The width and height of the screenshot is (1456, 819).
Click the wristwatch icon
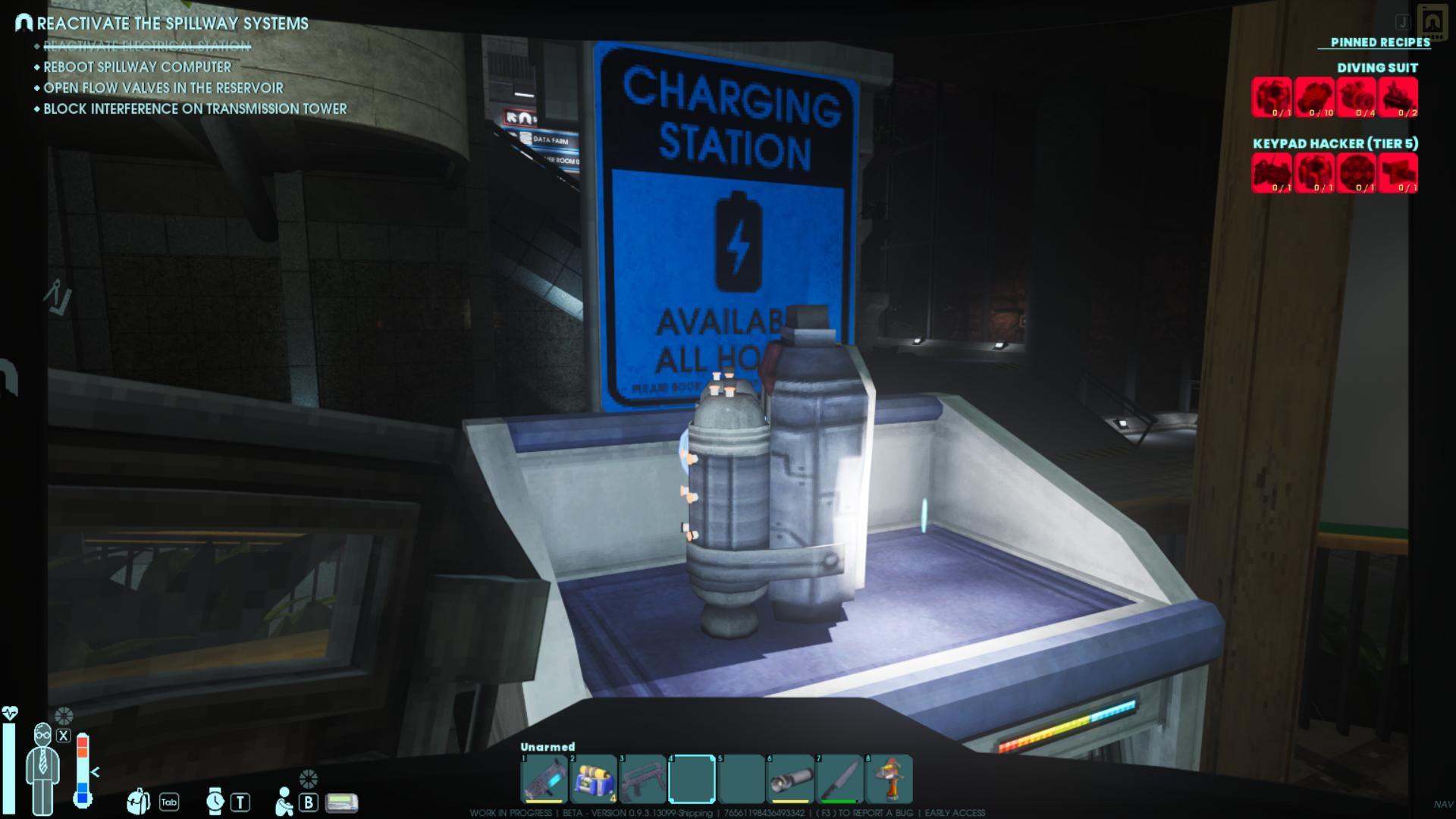coord(215,801)
